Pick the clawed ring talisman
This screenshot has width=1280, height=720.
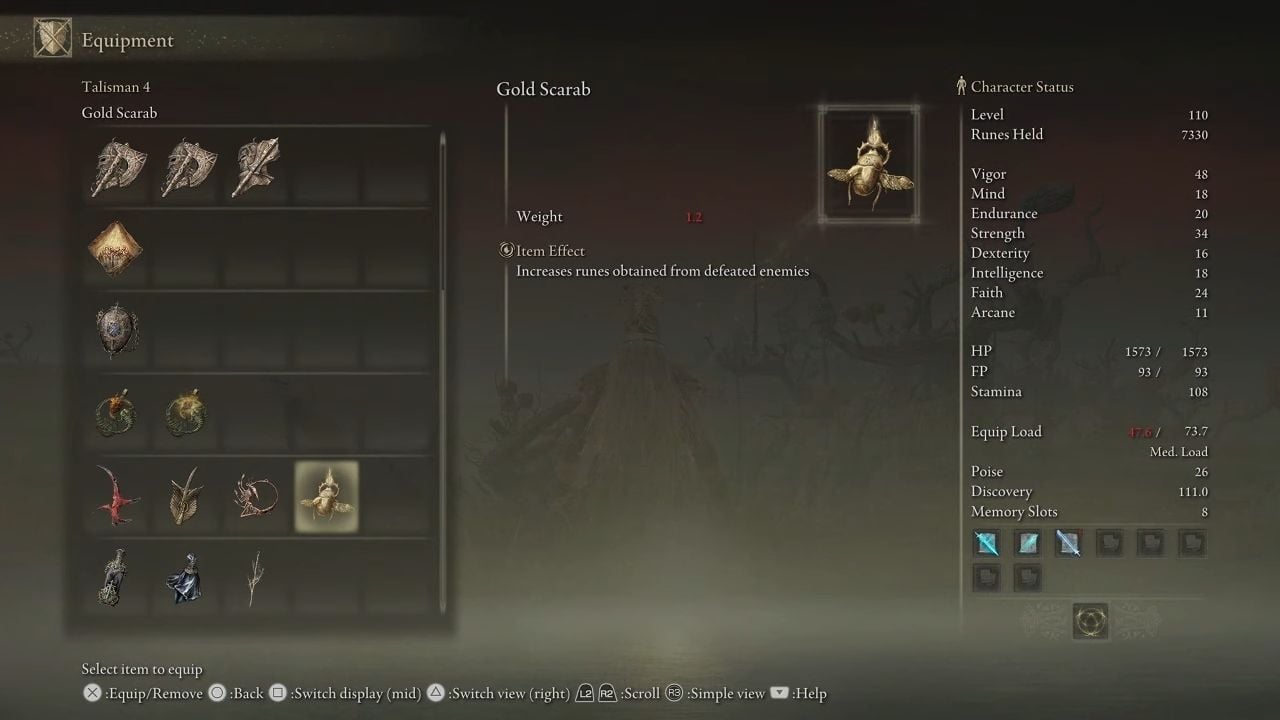256,496
